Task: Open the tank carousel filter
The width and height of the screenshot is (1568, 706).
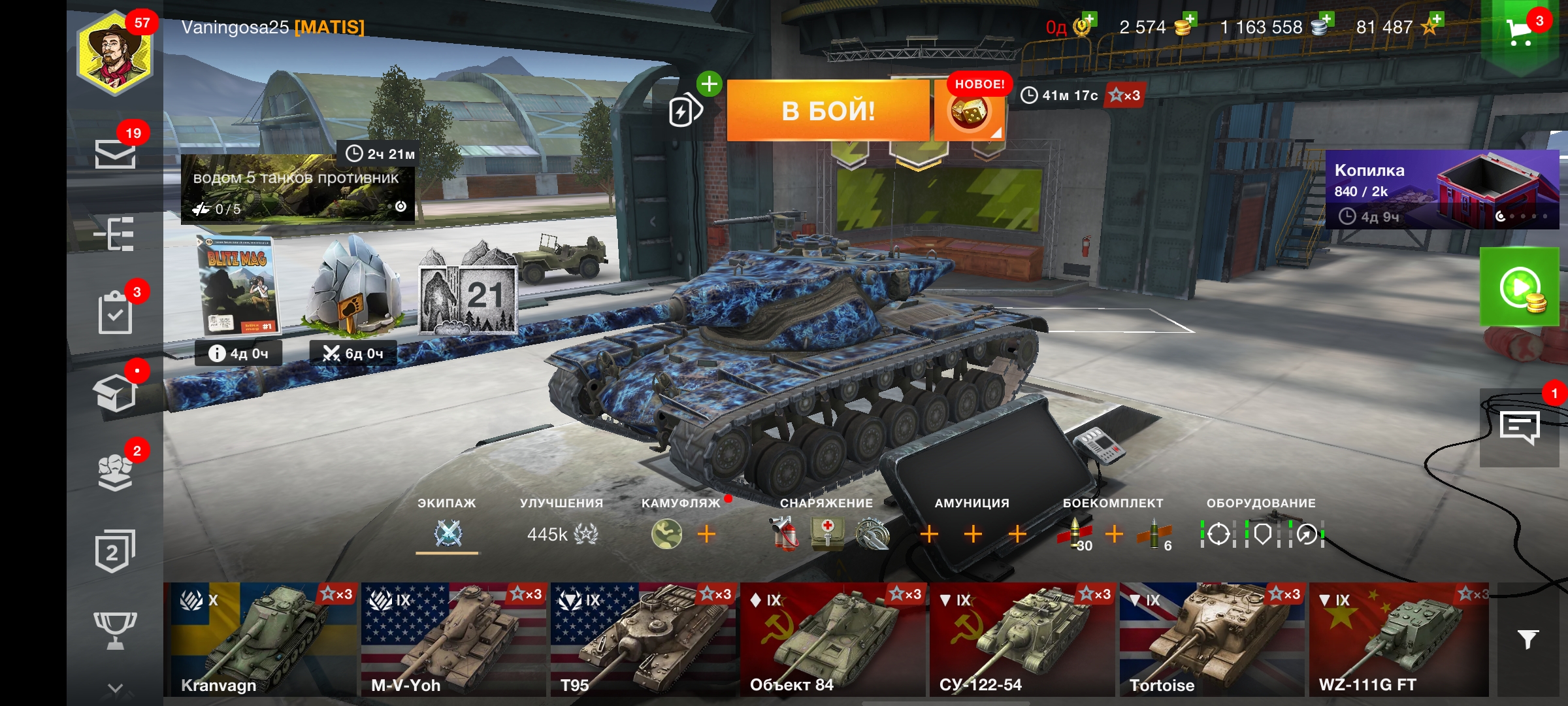Action: coord(1527,639)
